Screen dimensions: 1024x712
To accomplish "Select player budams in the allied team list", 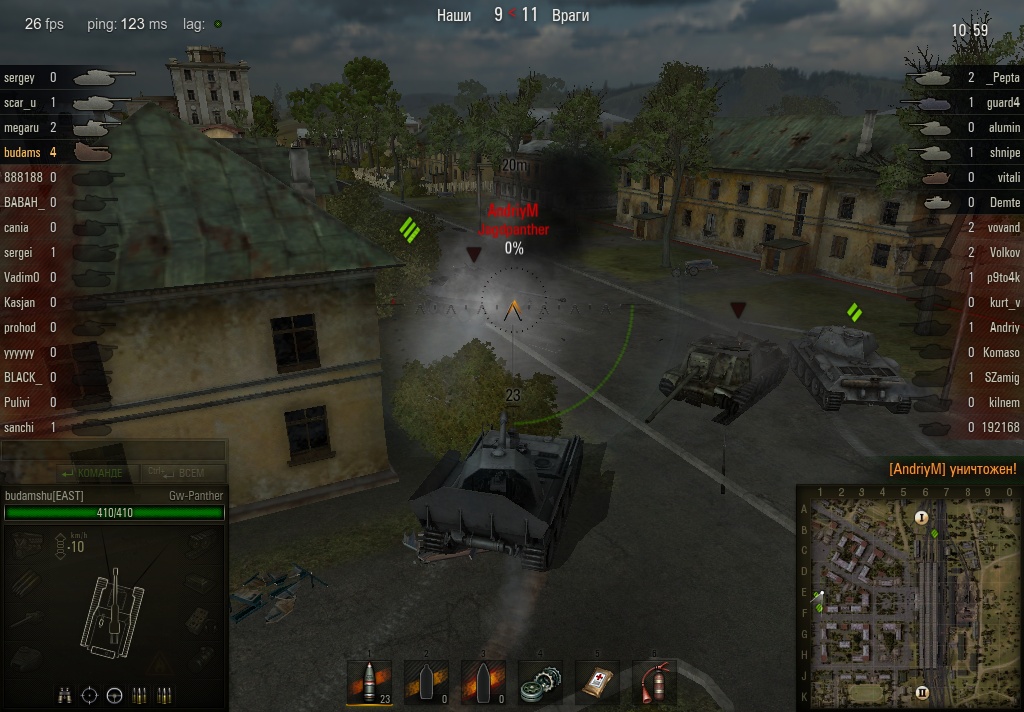I will (x=22, y=152).
